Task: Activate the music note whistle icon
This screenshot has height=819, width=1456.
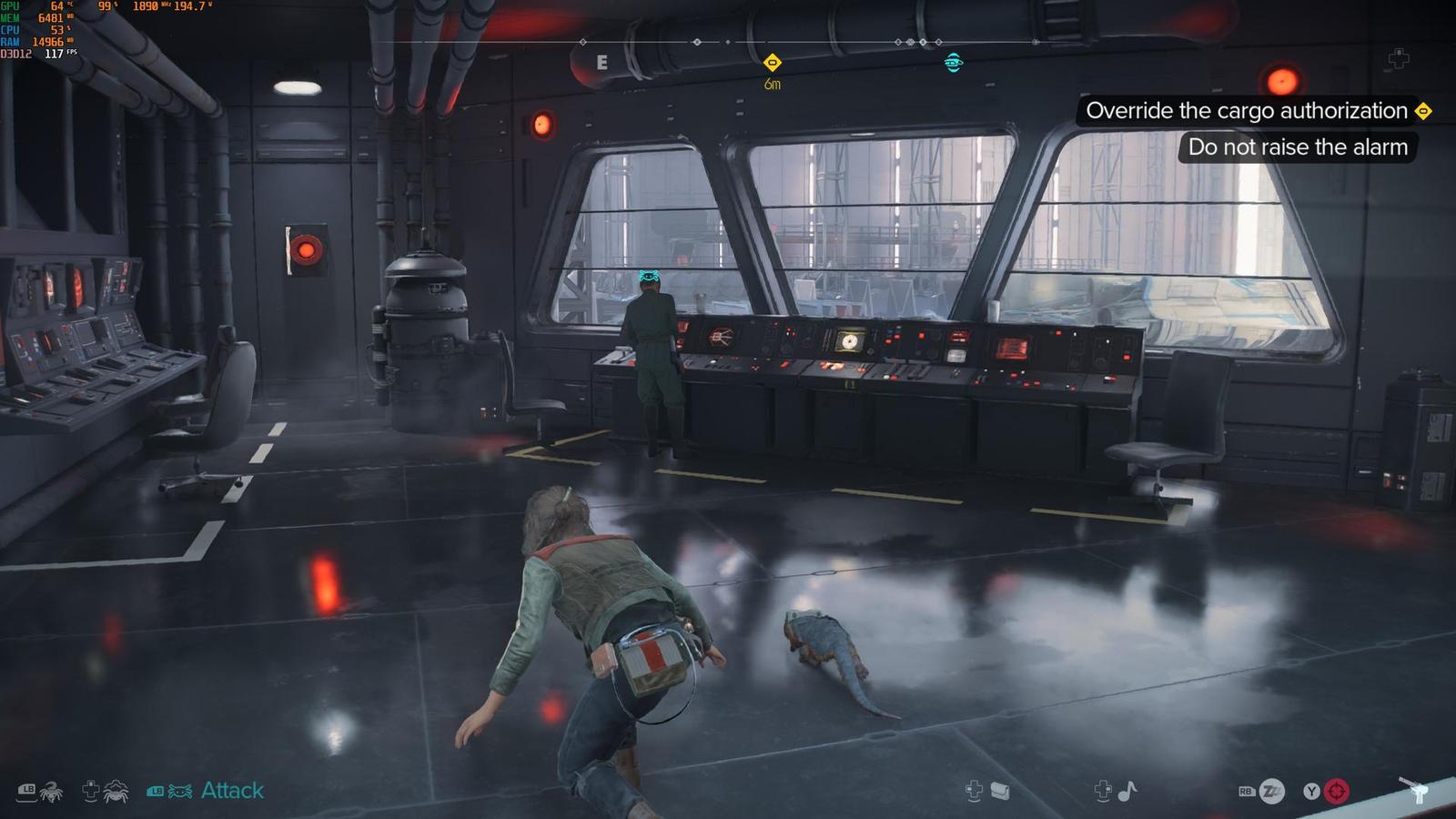Action: click(x=1127, y=792)
